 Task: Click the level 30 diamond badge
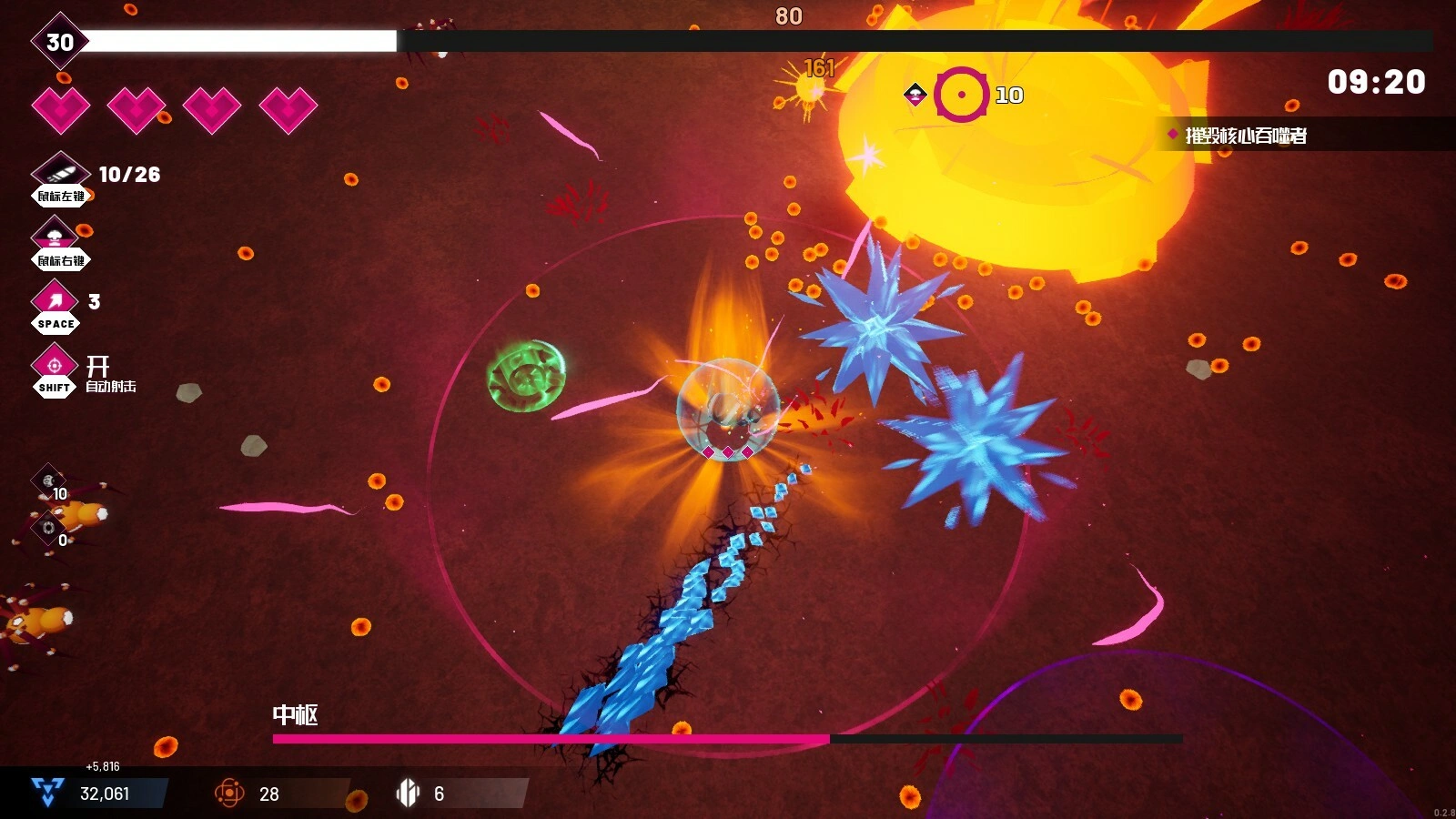coord(59,41)
